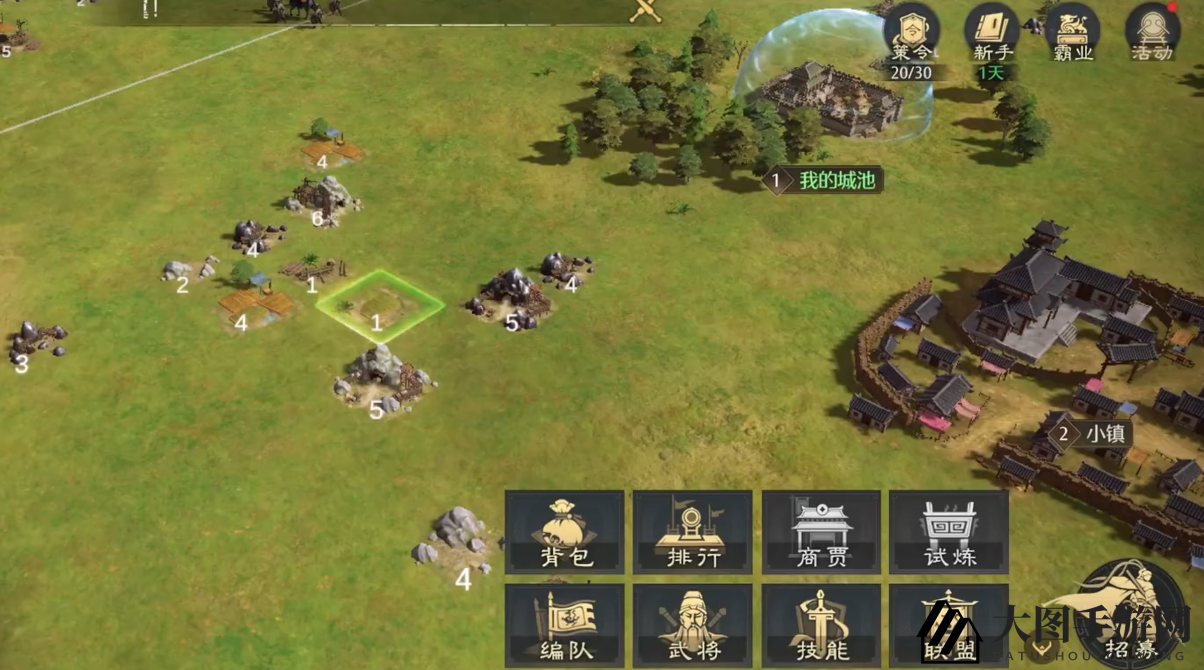Show the 排行 rankings panel
Screen dimensions: 1204x670
[693, 531]
